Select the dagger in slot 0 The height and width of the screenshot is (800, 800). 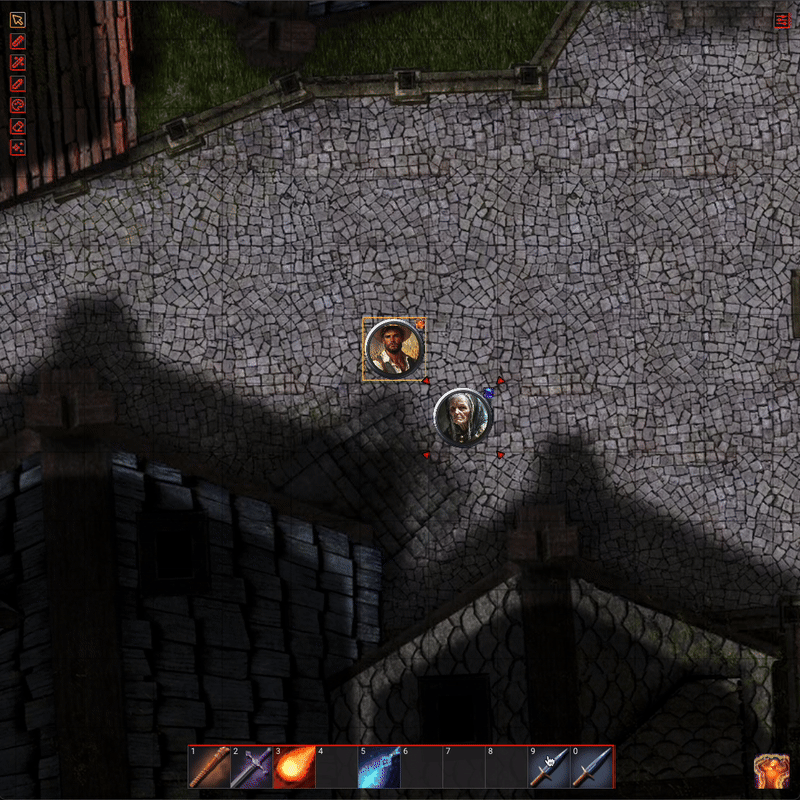pyautogui.click(x=591, y=768)
